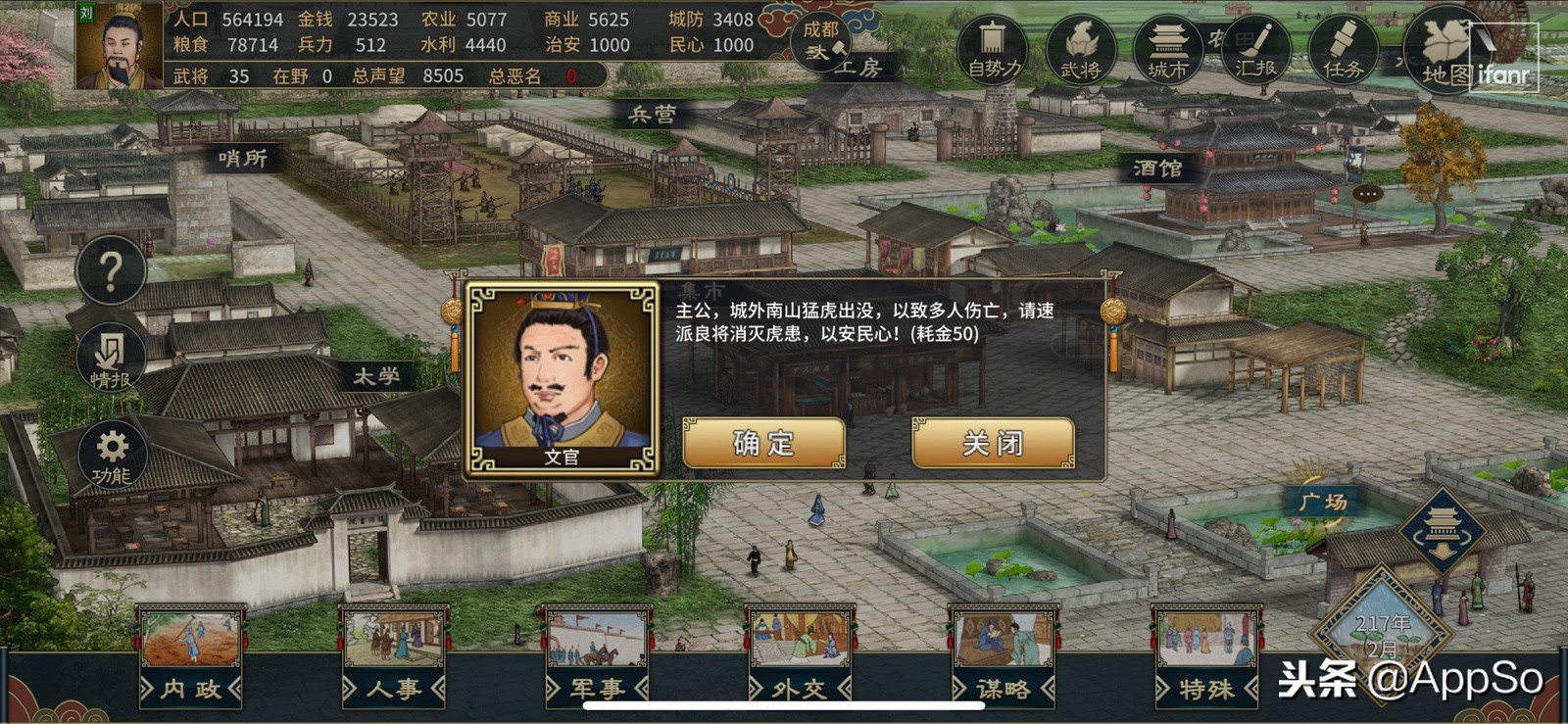The image size is (1568, 724).
Task: Open the 功能 settings gear menu
Action: click(111, 454)
